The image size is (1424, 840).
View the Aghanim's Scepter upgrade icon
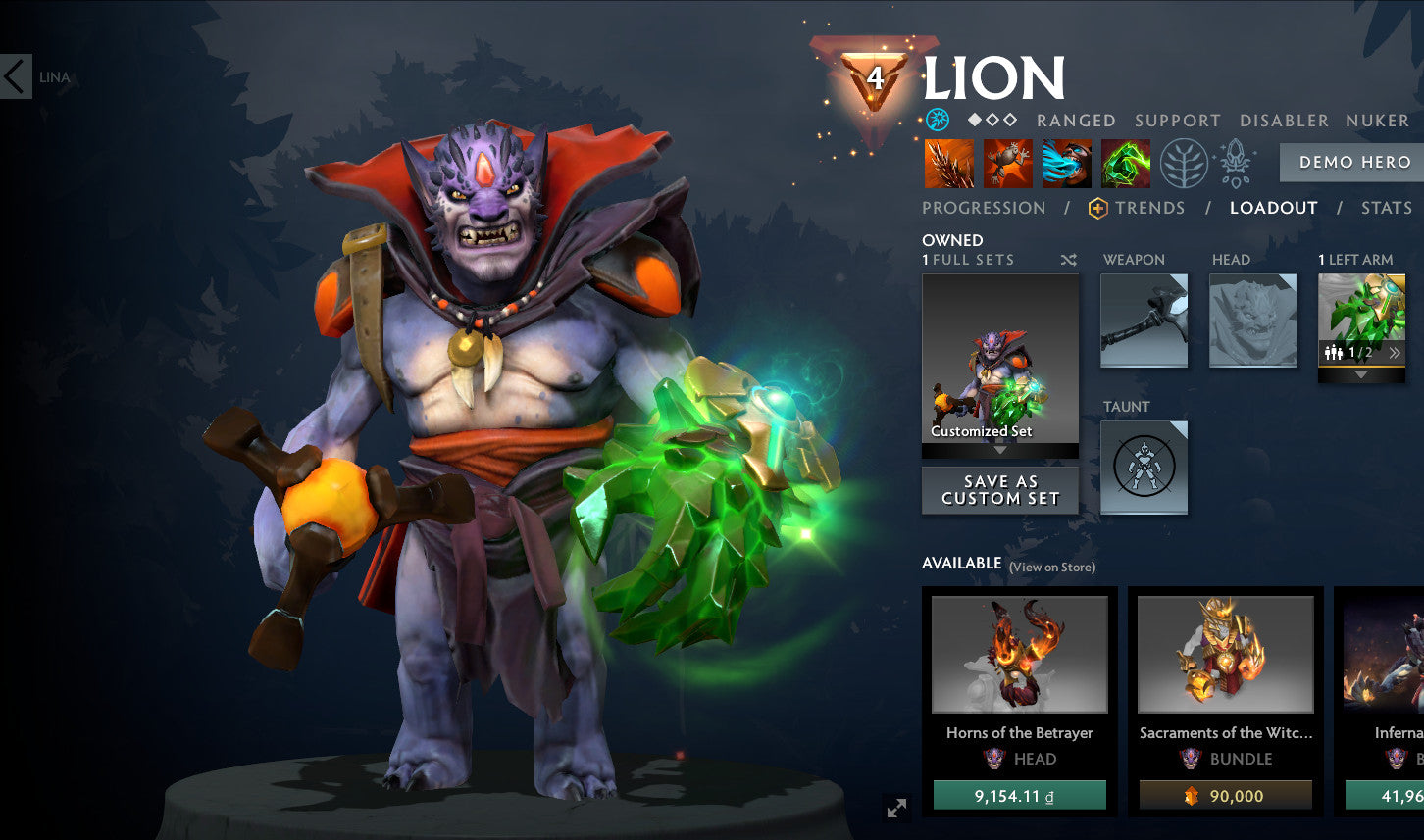point(1236,163)
